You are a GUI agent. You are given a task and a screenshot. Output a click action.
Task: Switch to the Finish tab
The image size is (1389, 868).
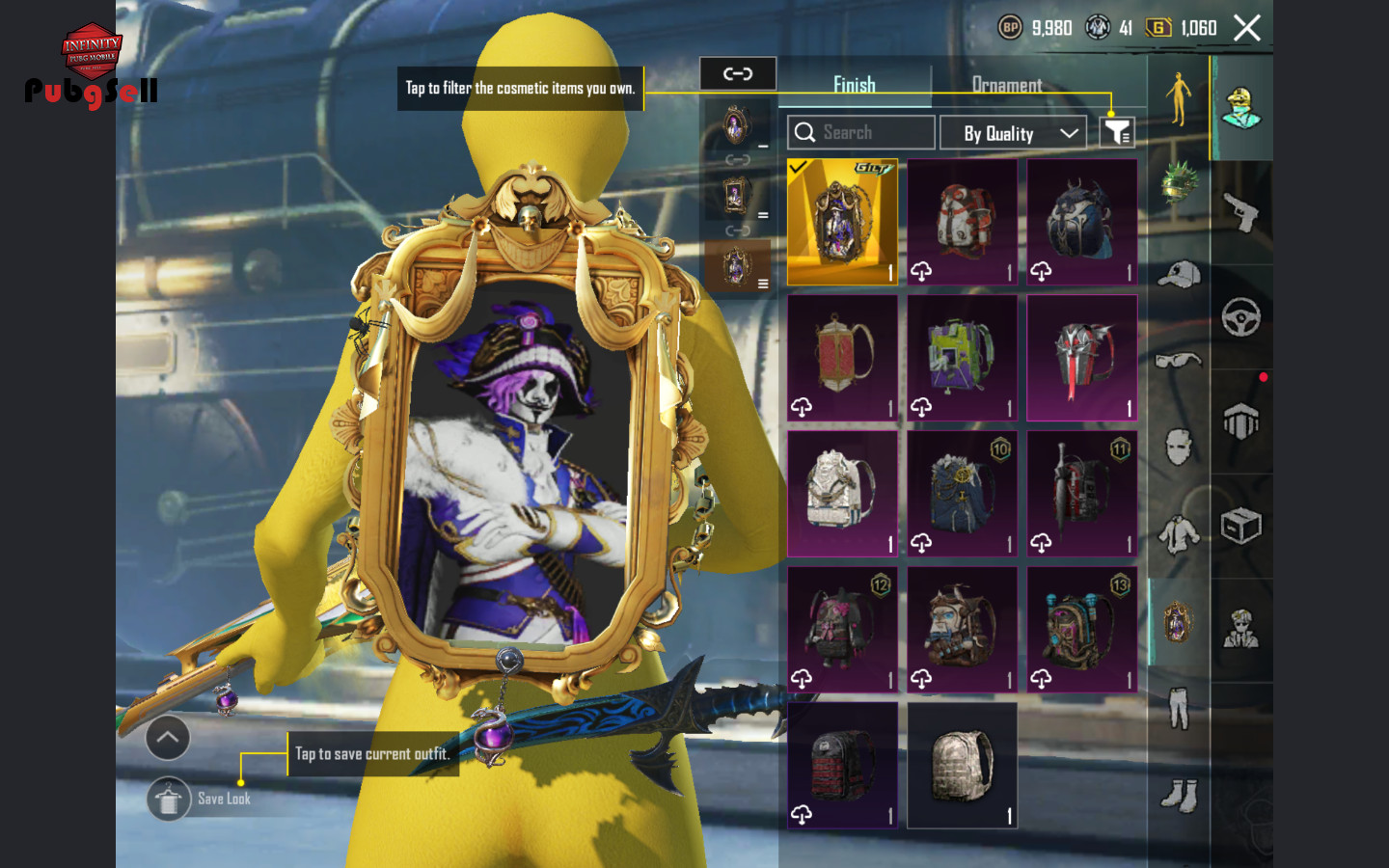tap(855, 85)
